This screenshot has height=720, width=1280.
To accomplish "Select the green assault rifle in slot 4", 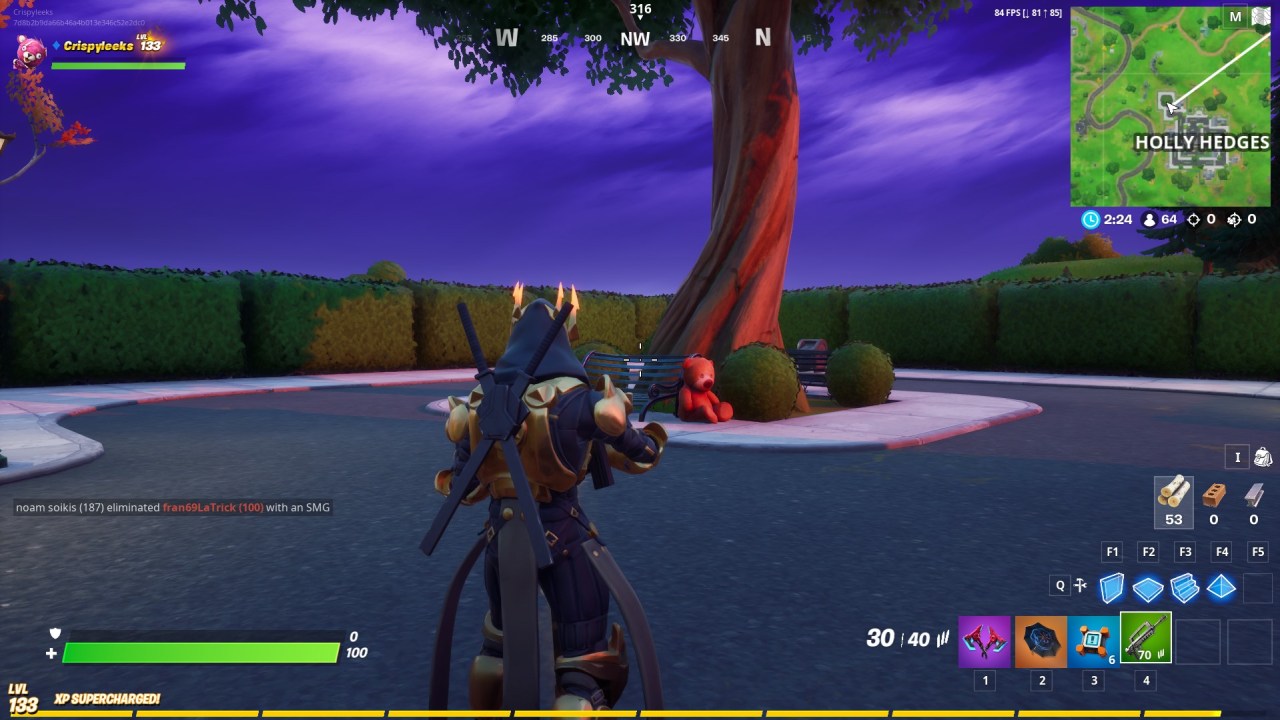I will click(x=1146, y=641).
